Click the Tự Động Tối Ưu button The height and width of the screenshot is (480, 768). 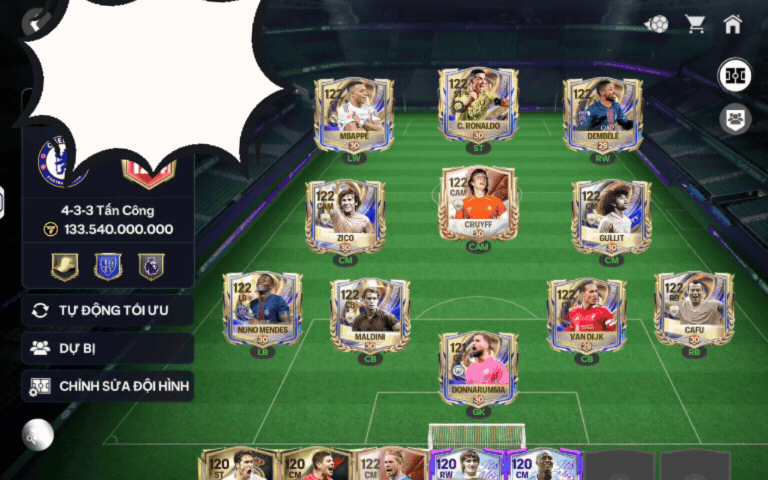point(108,310)
